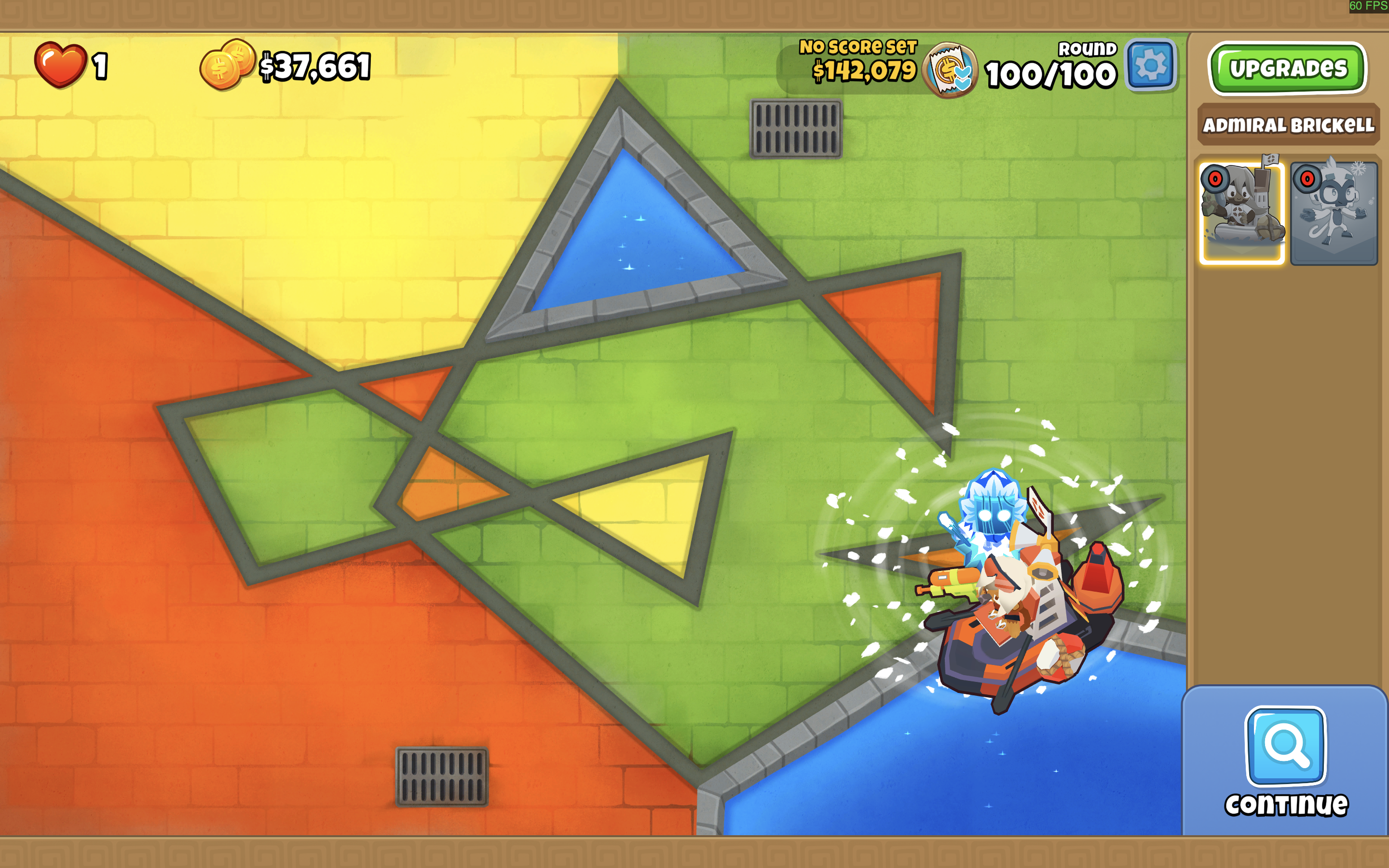Click the Continue magnifier button
1389x868 pixels.
(1285, 746)
